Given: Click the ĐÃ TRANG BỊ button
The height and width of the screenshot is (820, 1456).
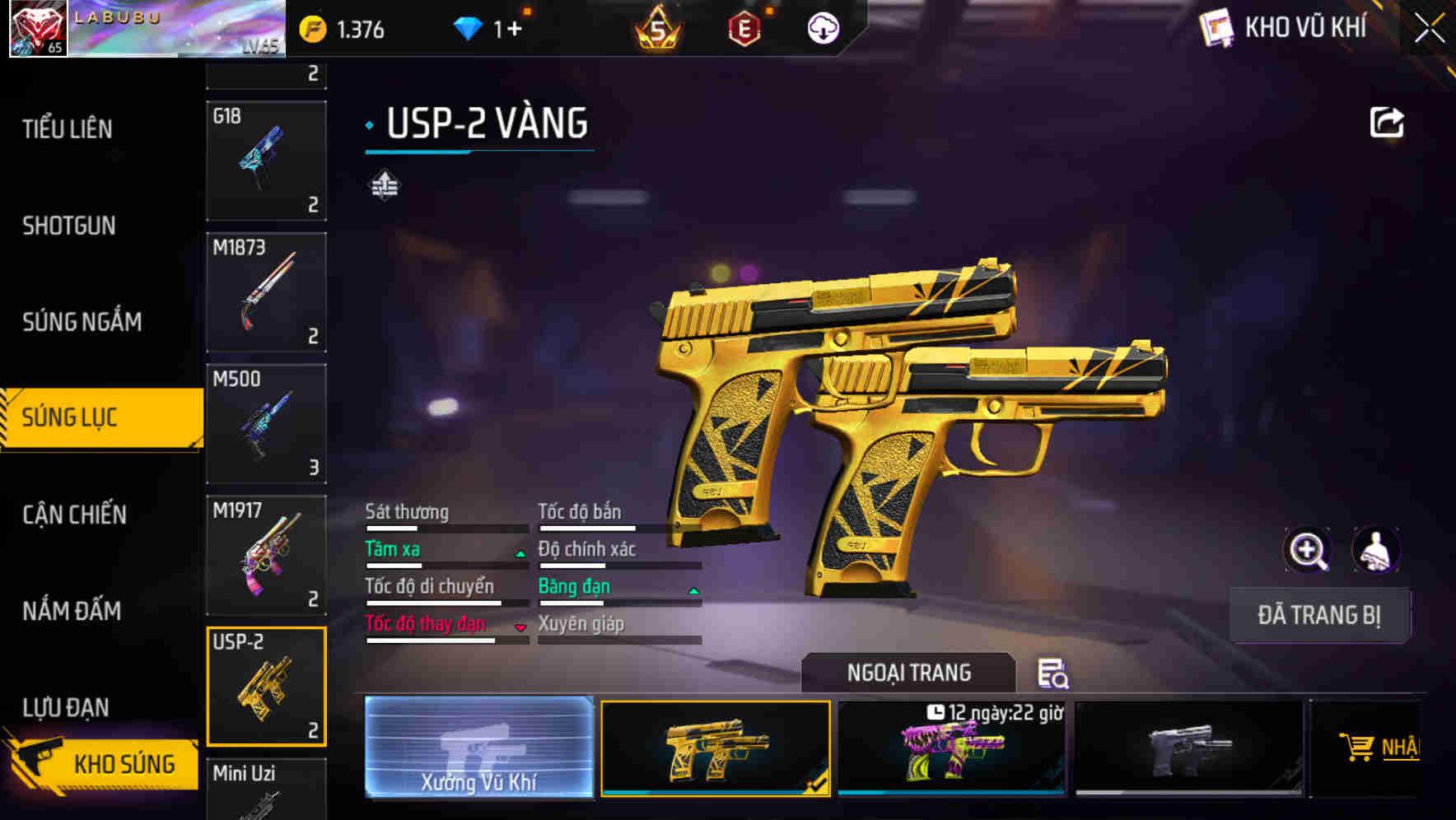Looking at the screenshot, I should coord(1318,615).
